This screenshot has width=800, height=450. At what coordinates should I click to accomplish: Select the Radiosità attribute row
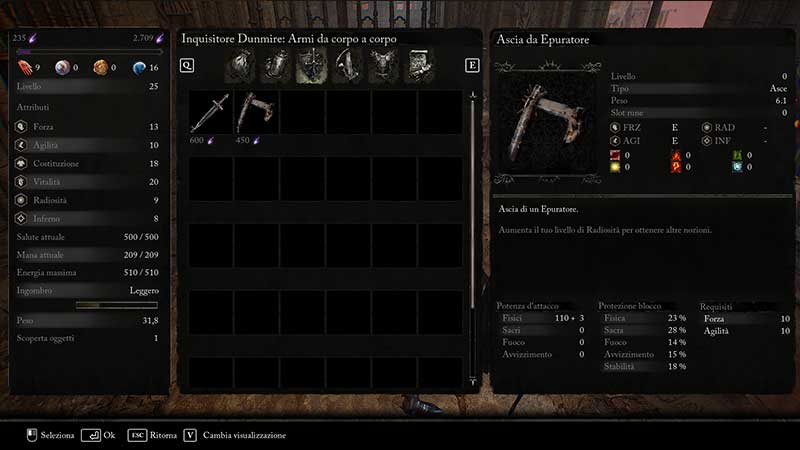click(x=87, y=199)
